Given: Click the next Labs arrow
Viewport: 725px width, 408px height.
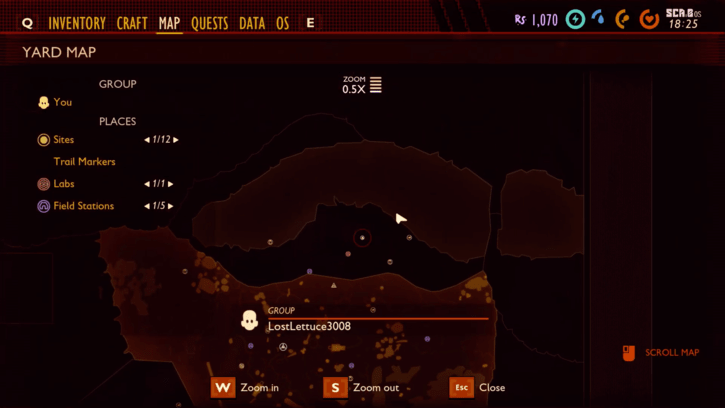Looking at the screenshot, I should pyautogui.click(x=171, y=184).
